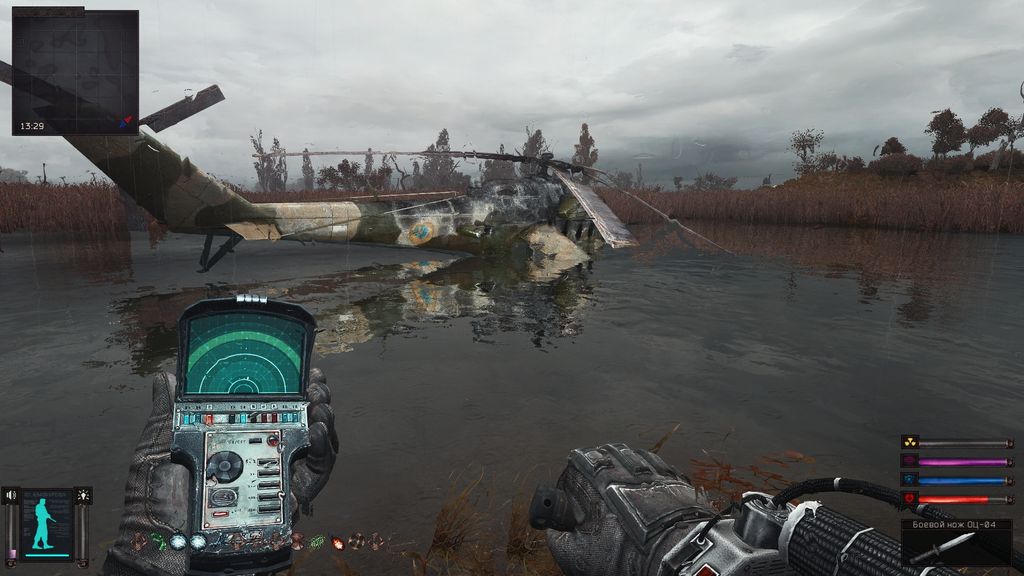Click the yellow radiation trefoil icon
Screen dimensions: 1024x576
tap(909, 442)
